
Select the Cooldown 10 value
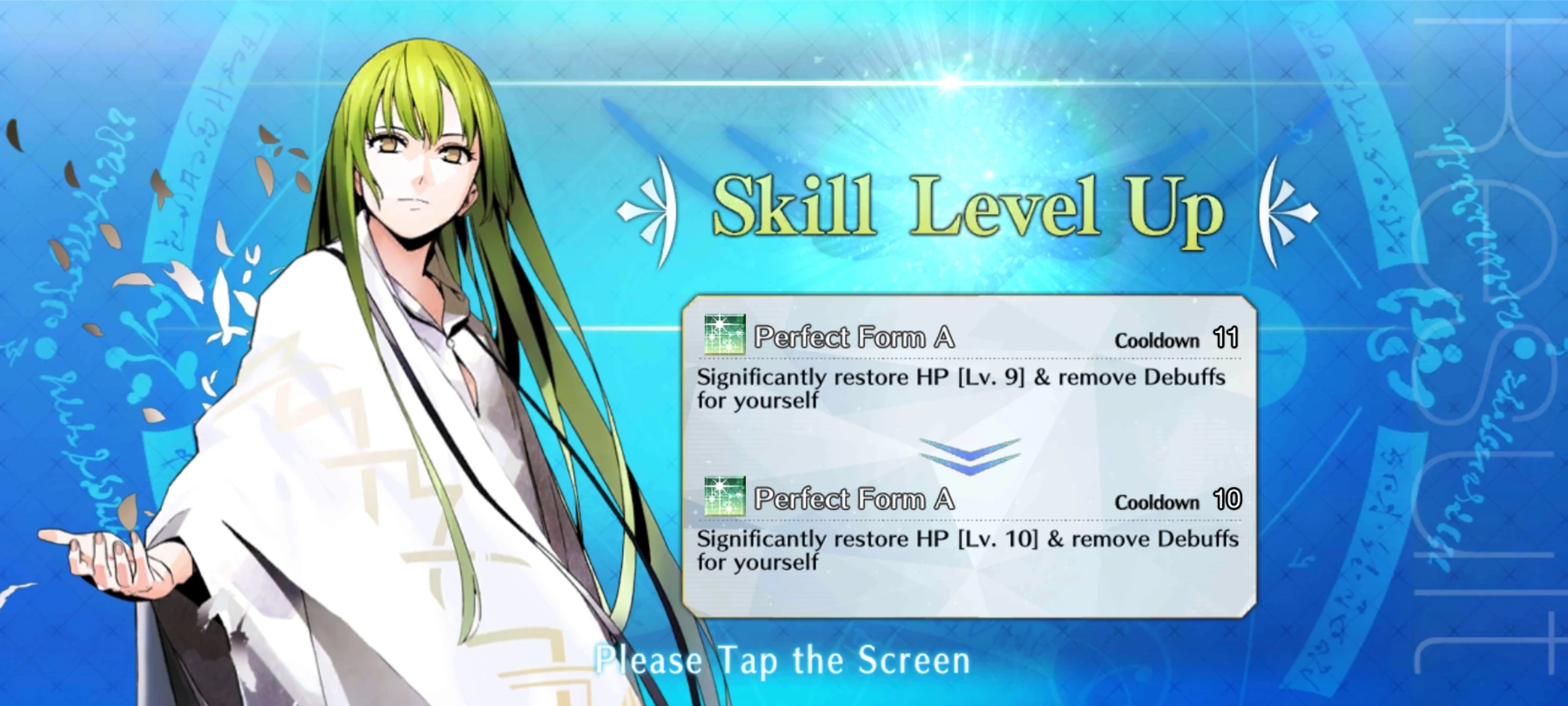1228,501
